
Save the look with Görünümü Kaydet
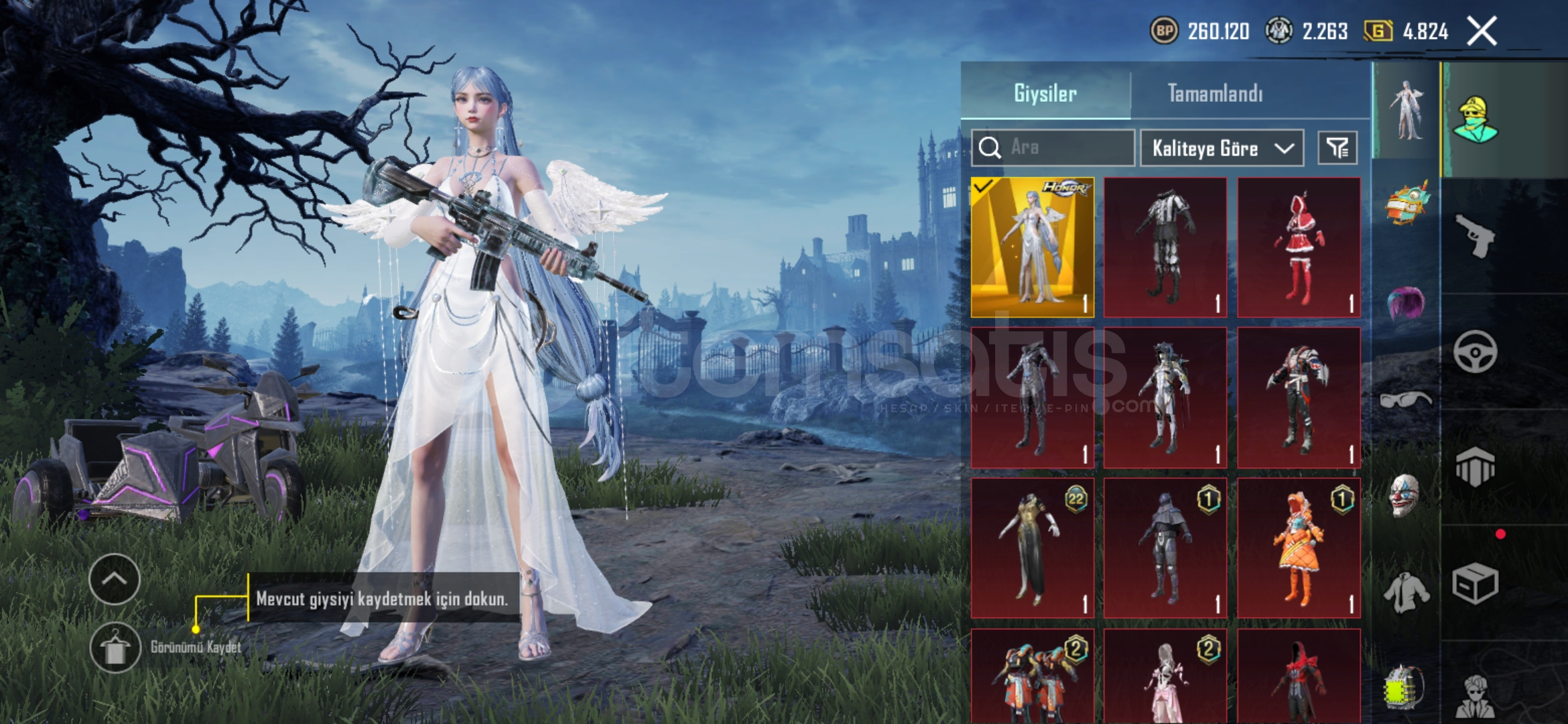(x=116, y=648)
